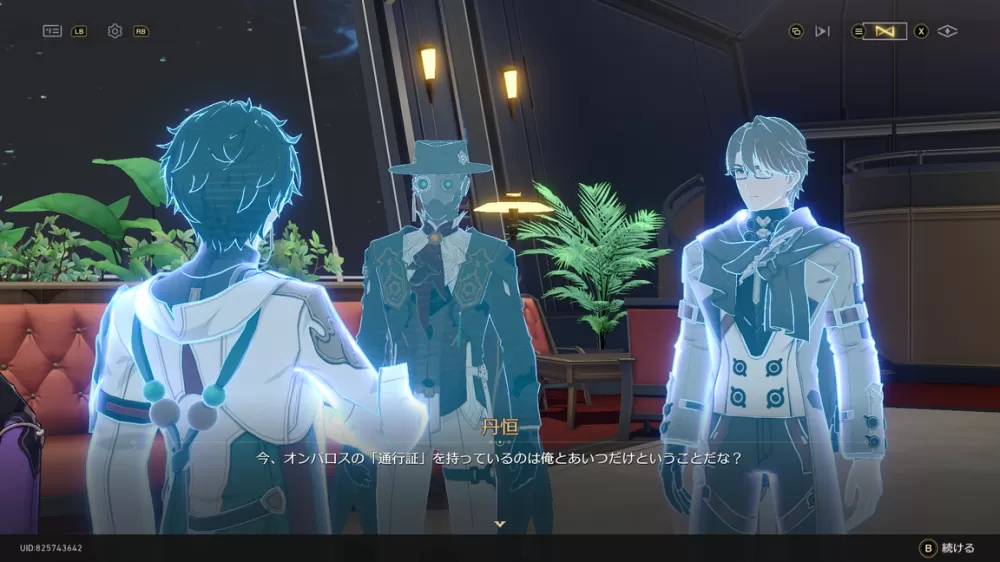
Task: Toggle the highlighted auto-play dialogue icon
Action: click(885, 31)
